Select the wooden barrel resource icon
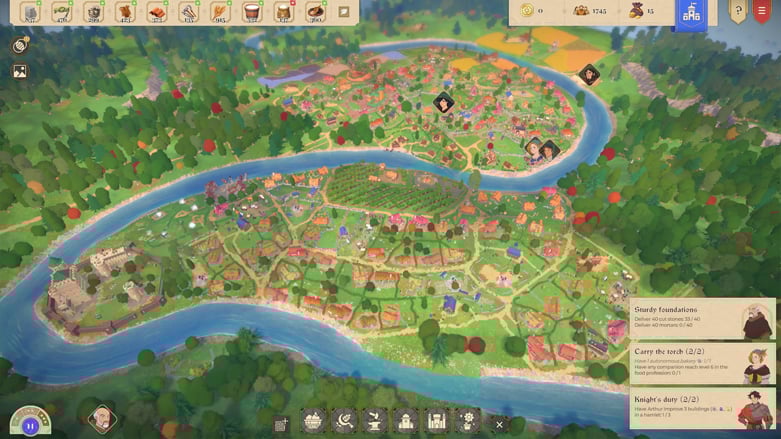The image size is (781, 439). click(x=252, y=12)
